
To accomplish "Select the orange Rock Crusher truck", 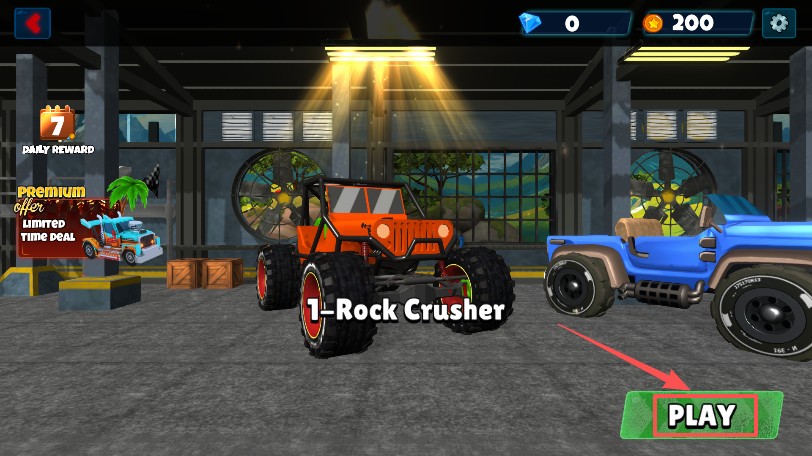I will click(x=382, y=260).
